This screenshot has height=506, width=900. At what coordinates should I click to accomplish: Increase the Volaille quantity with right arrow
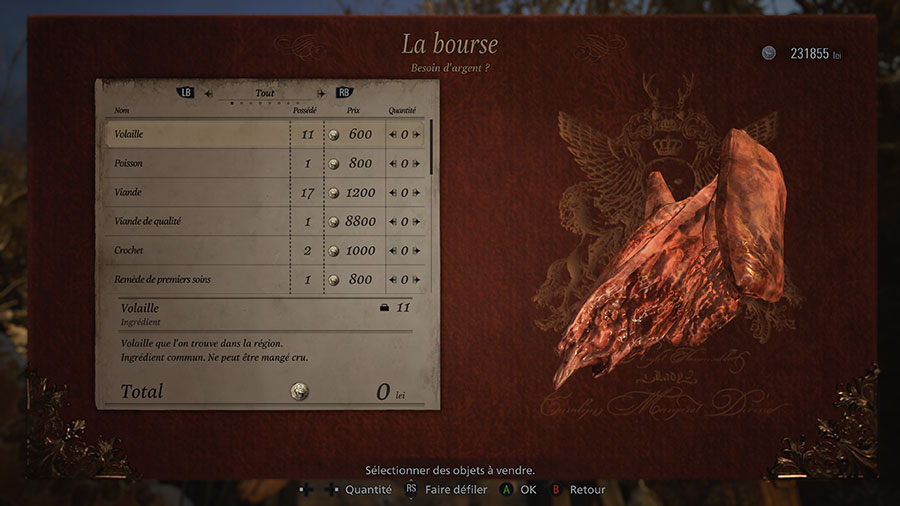417,135
